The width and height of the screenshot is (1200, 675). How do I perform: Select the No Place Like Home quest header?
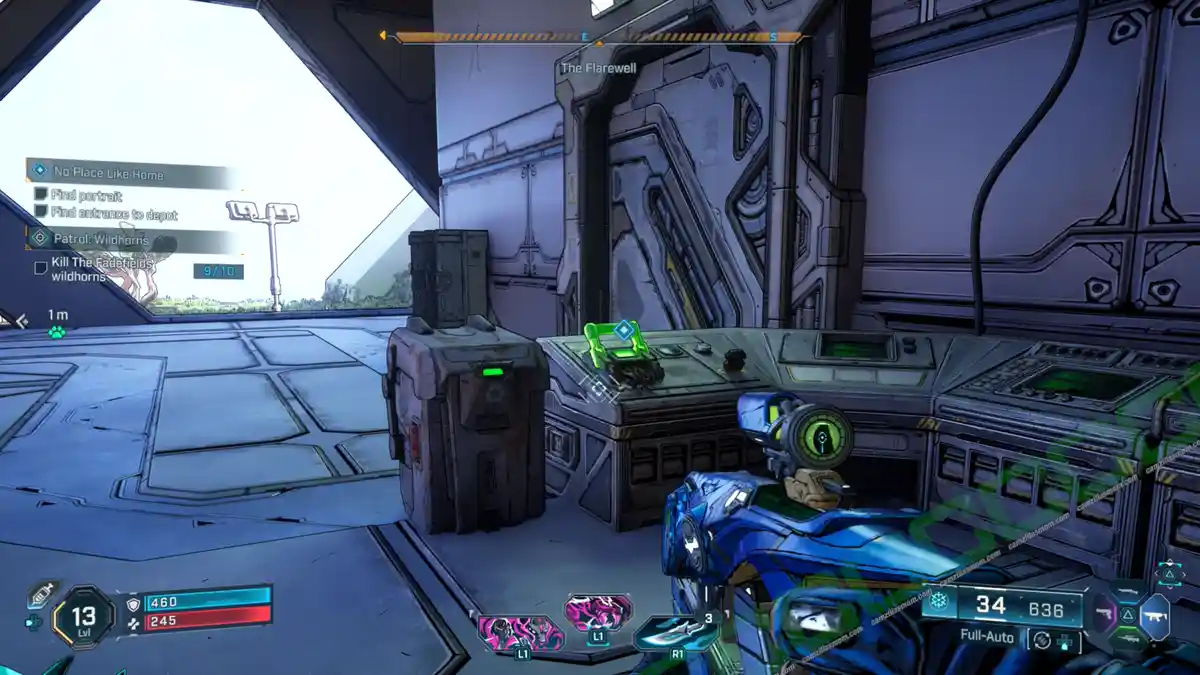[110, 174]
